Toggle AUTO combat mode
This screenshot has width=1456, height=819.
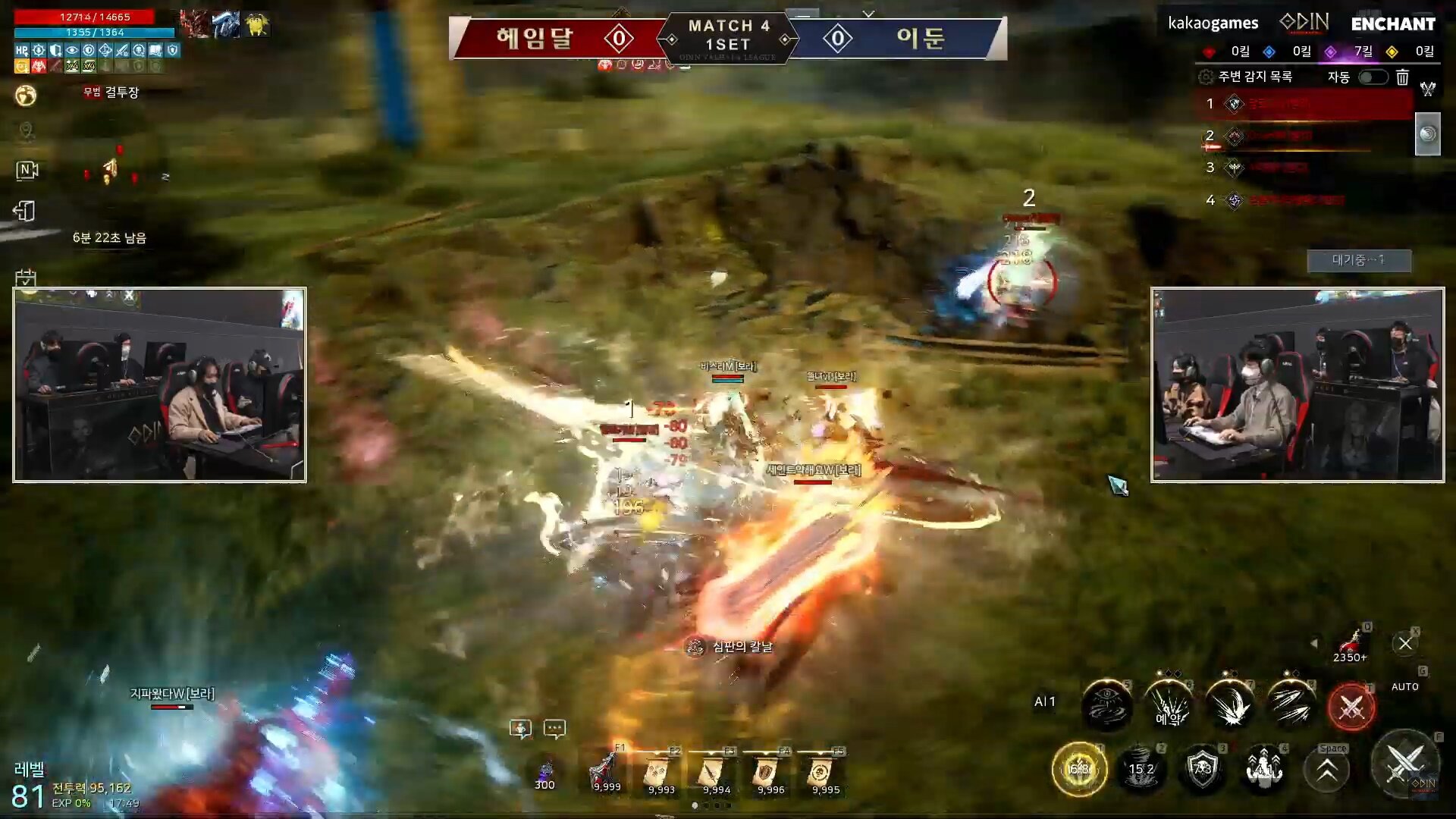pyautogui.click(x=1404, y=686)
